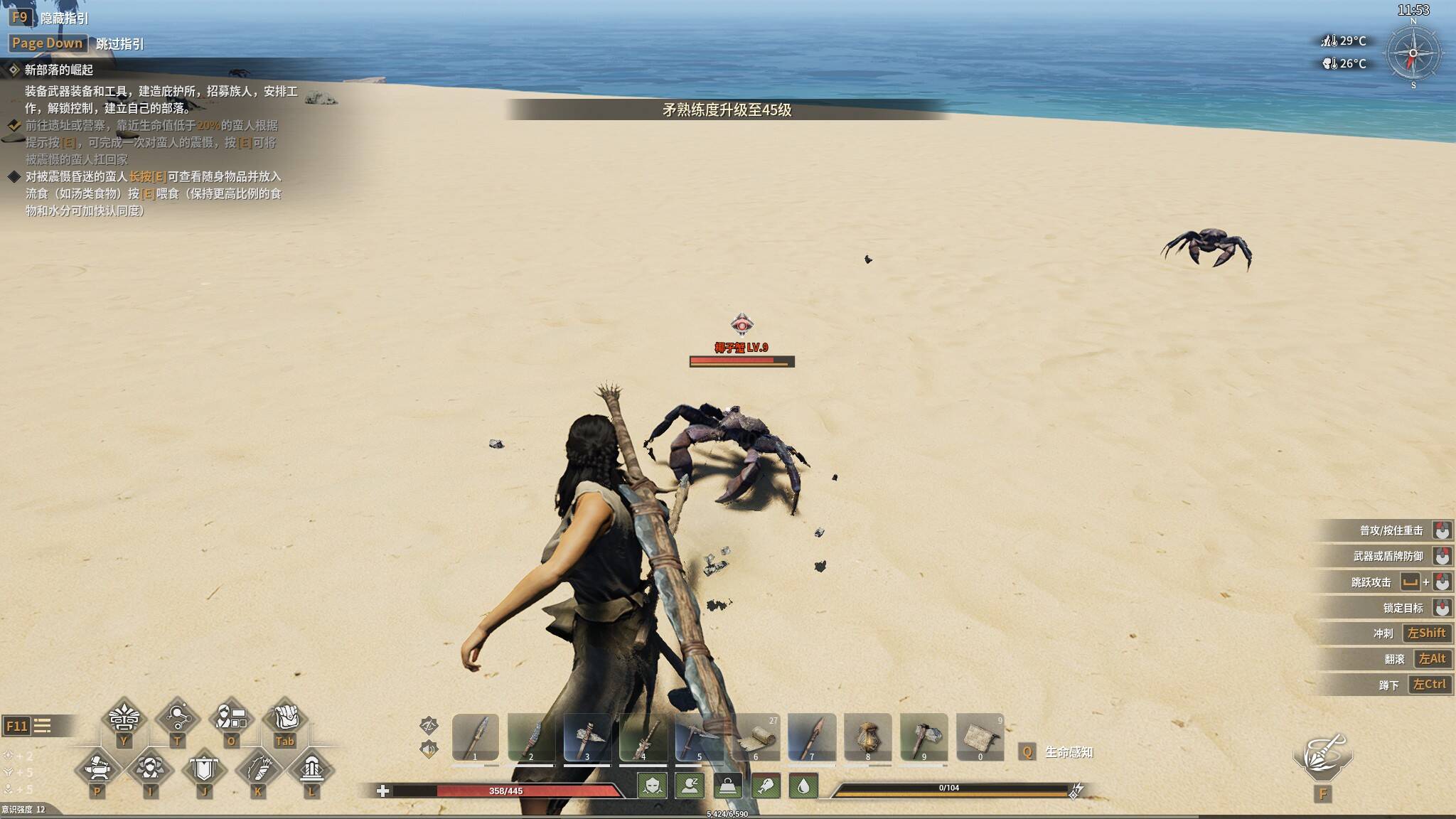This screenshot has height=819, width=1456.
Task: Select the stone axe in slot 9
Action: [x=924, y=737]
